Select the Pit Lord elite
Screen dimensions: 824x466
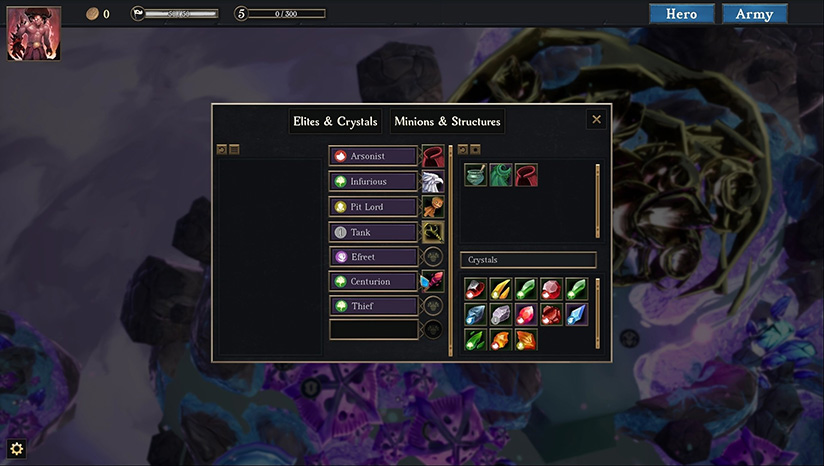coord(373,206)
